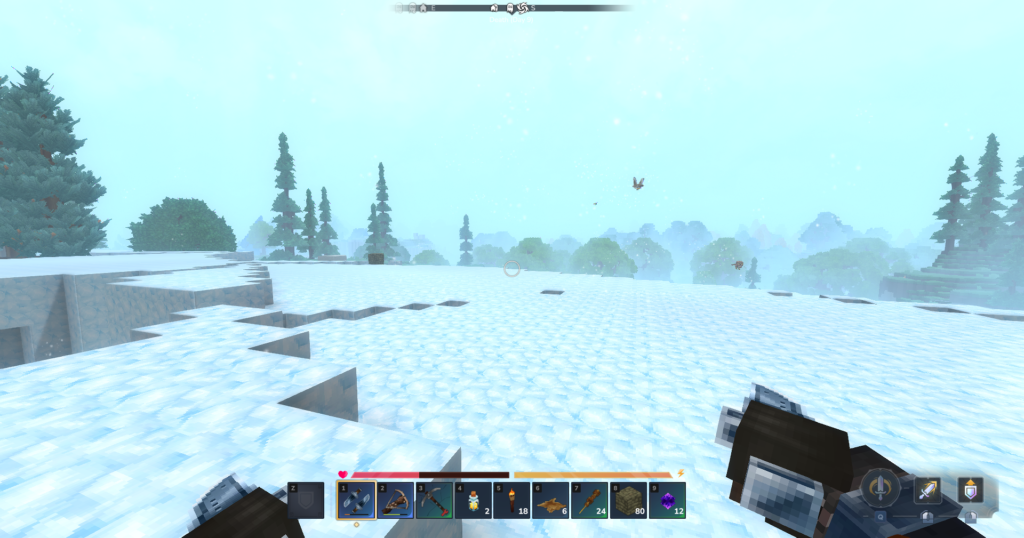Click the empty shield utility slot

[x=306, y=500]
